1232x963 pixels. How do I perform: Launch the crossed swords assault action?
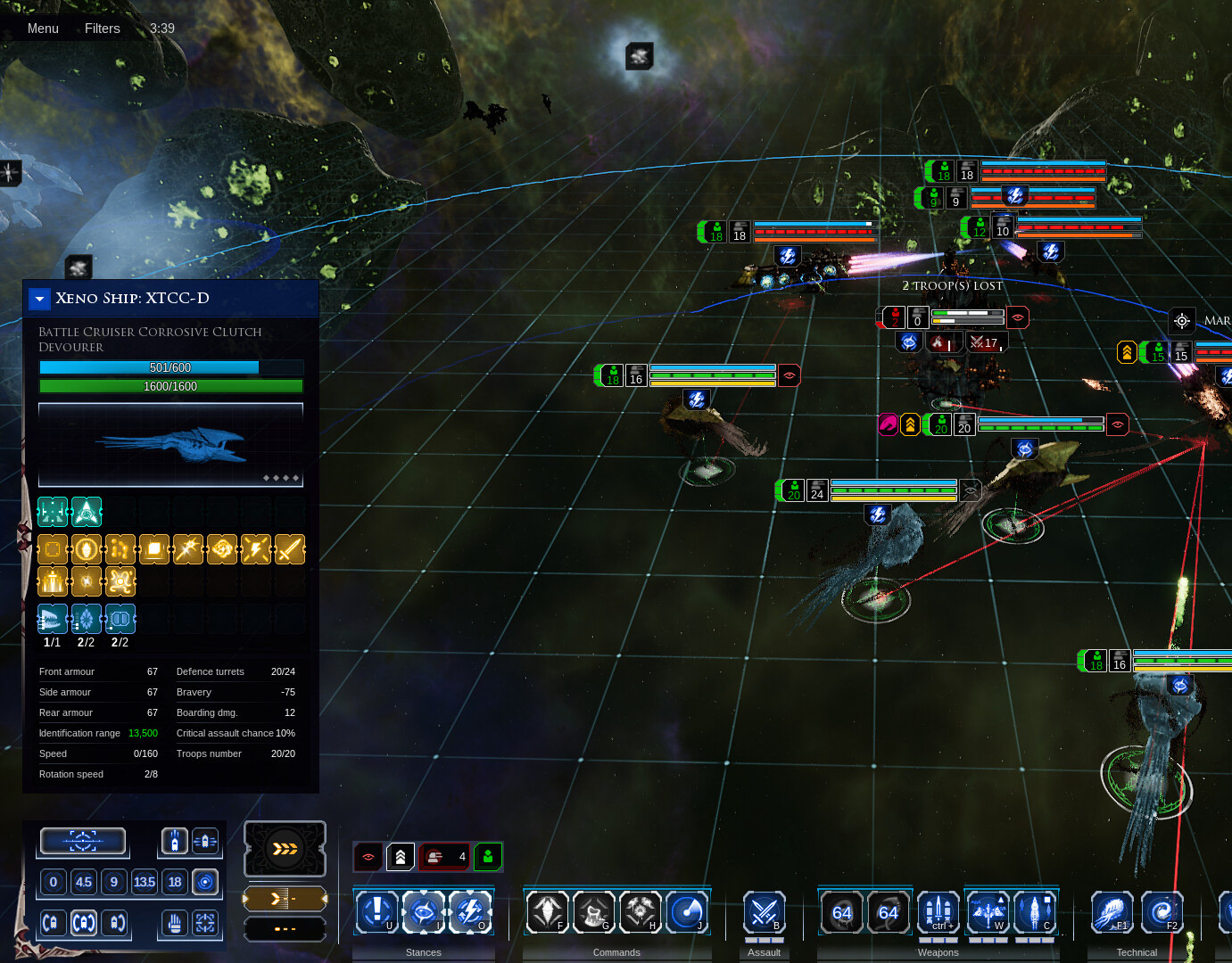click(x=765, y=911)
